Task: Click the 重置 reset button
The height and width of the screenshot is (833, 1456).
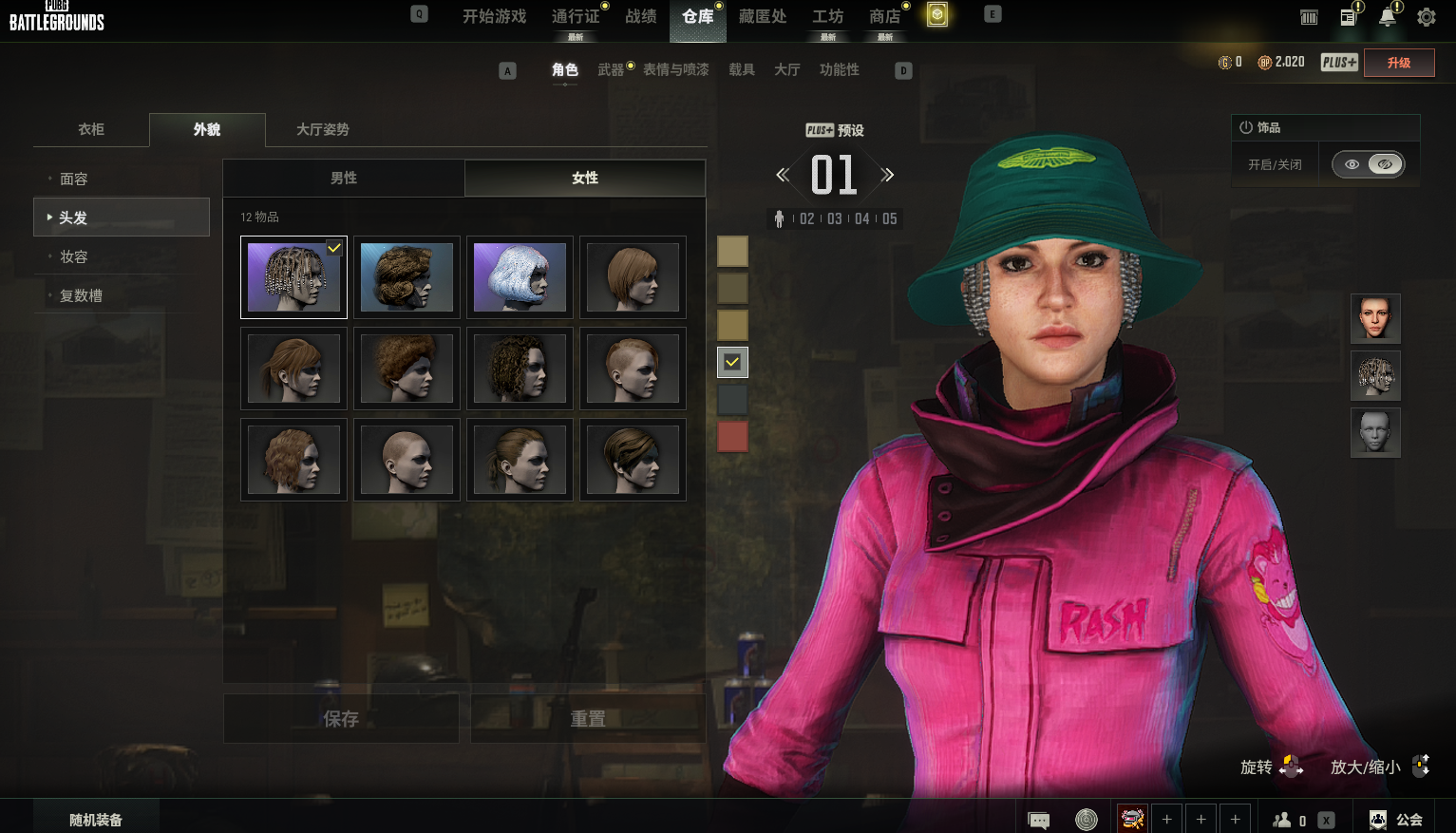Action: pyautogui.click(x=587, y=719)
